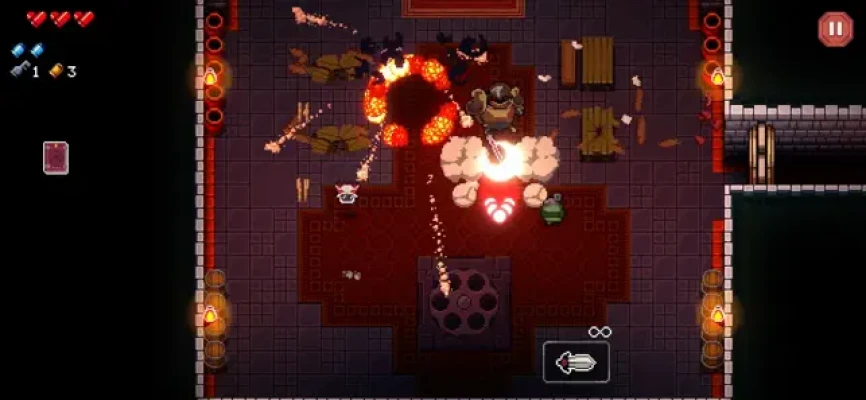The image size is (866, 400).
Task: Tap the equipped gun weapon box
Action: pyautogui.click(x=576, y=362)
